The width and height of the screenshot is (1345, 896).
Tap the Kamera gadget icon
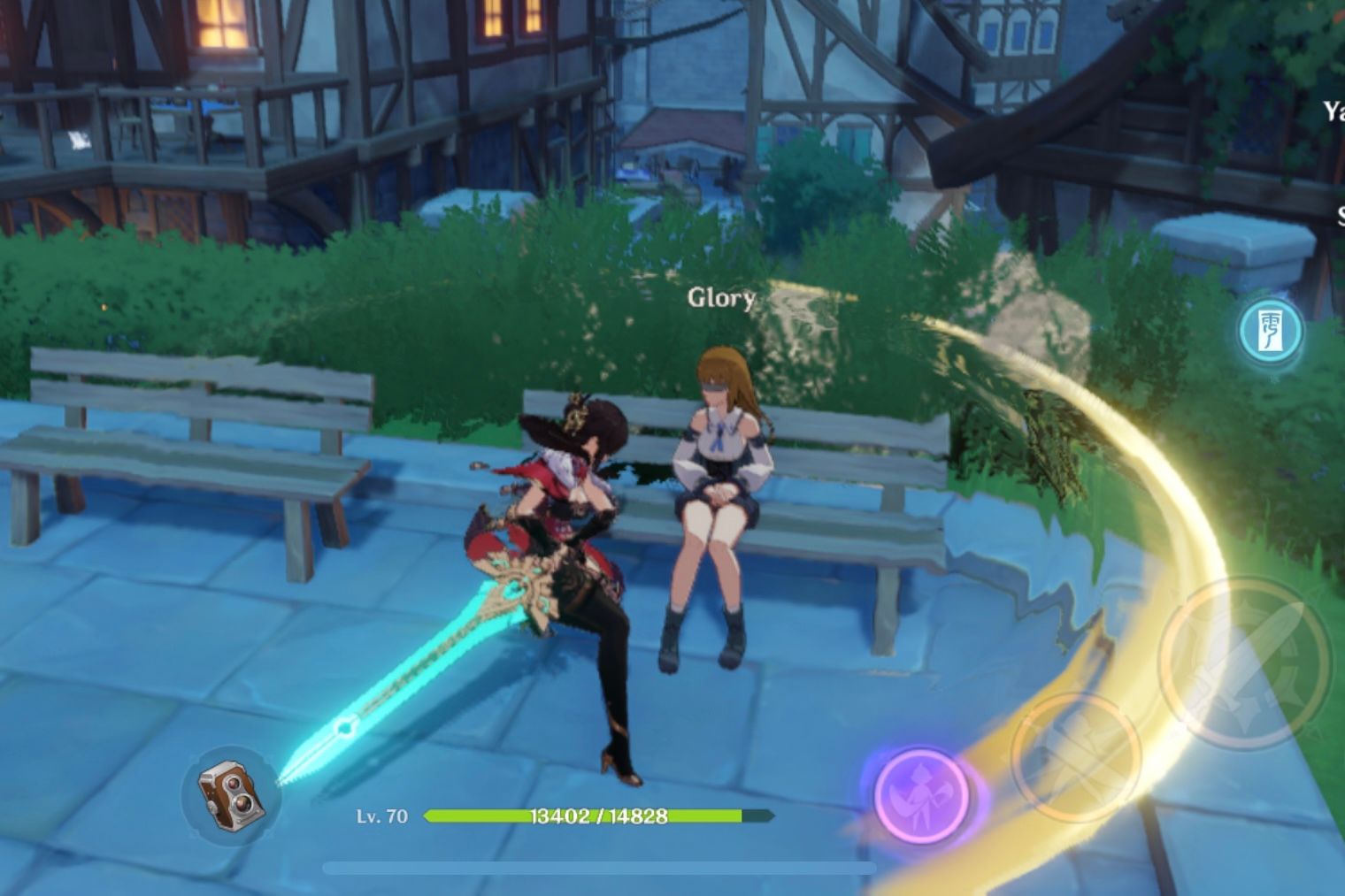[x=232, y=793]
